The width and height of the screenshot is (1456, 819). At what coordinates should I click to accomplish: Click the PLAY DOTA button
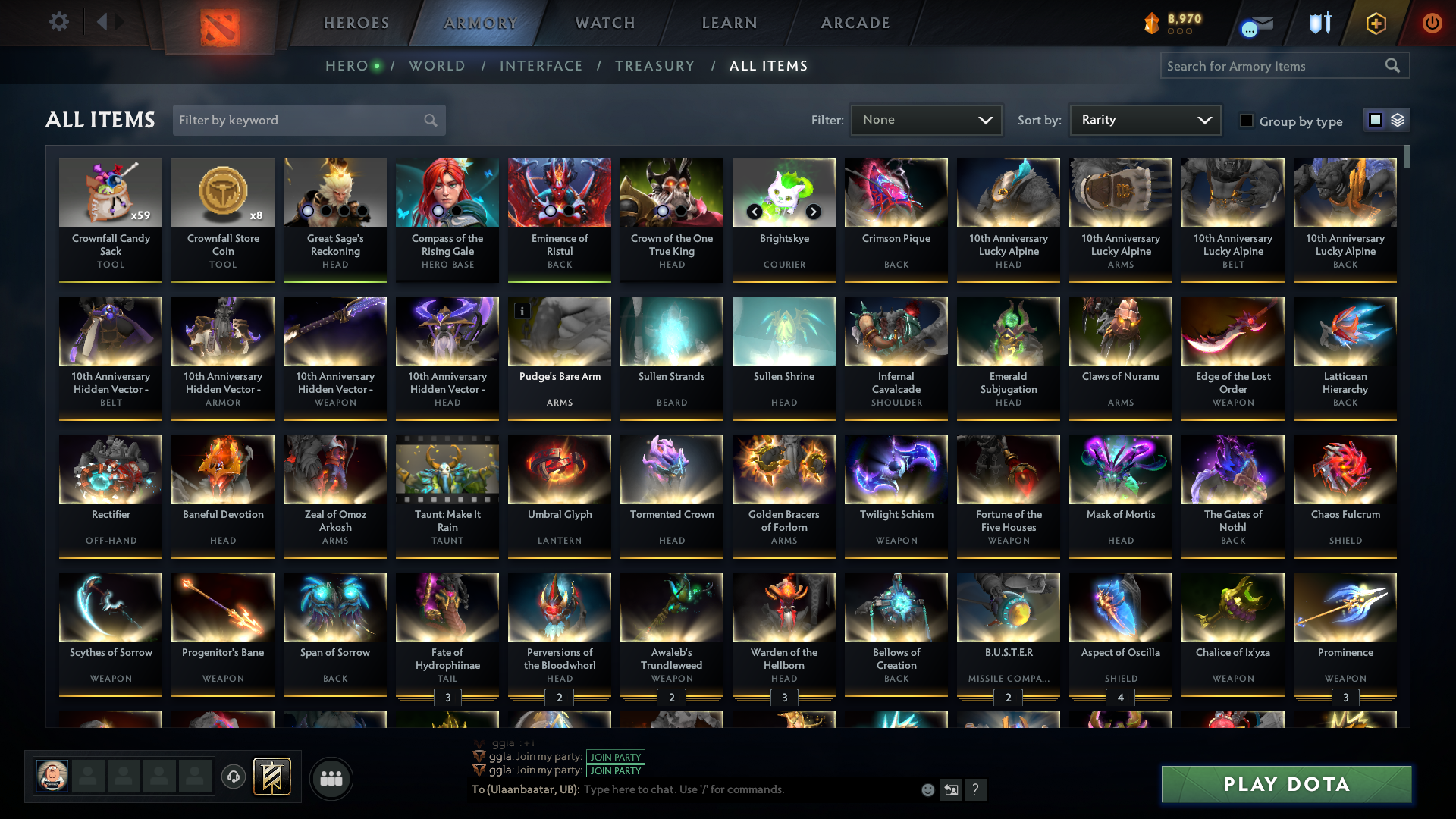1285,784
